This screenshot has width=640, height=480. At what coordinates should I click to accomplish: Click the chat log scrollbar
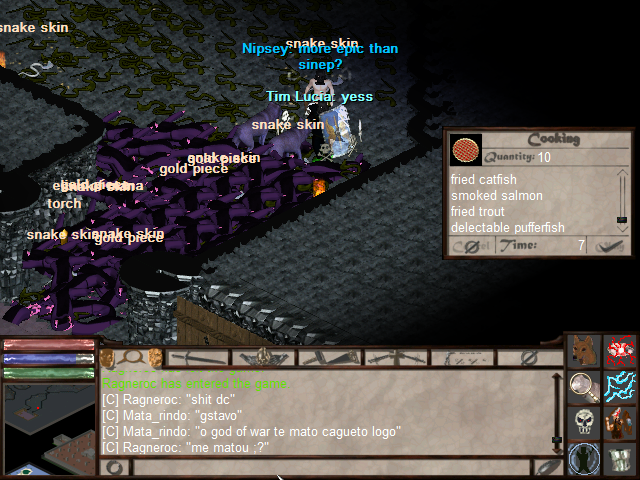[557, 412]
